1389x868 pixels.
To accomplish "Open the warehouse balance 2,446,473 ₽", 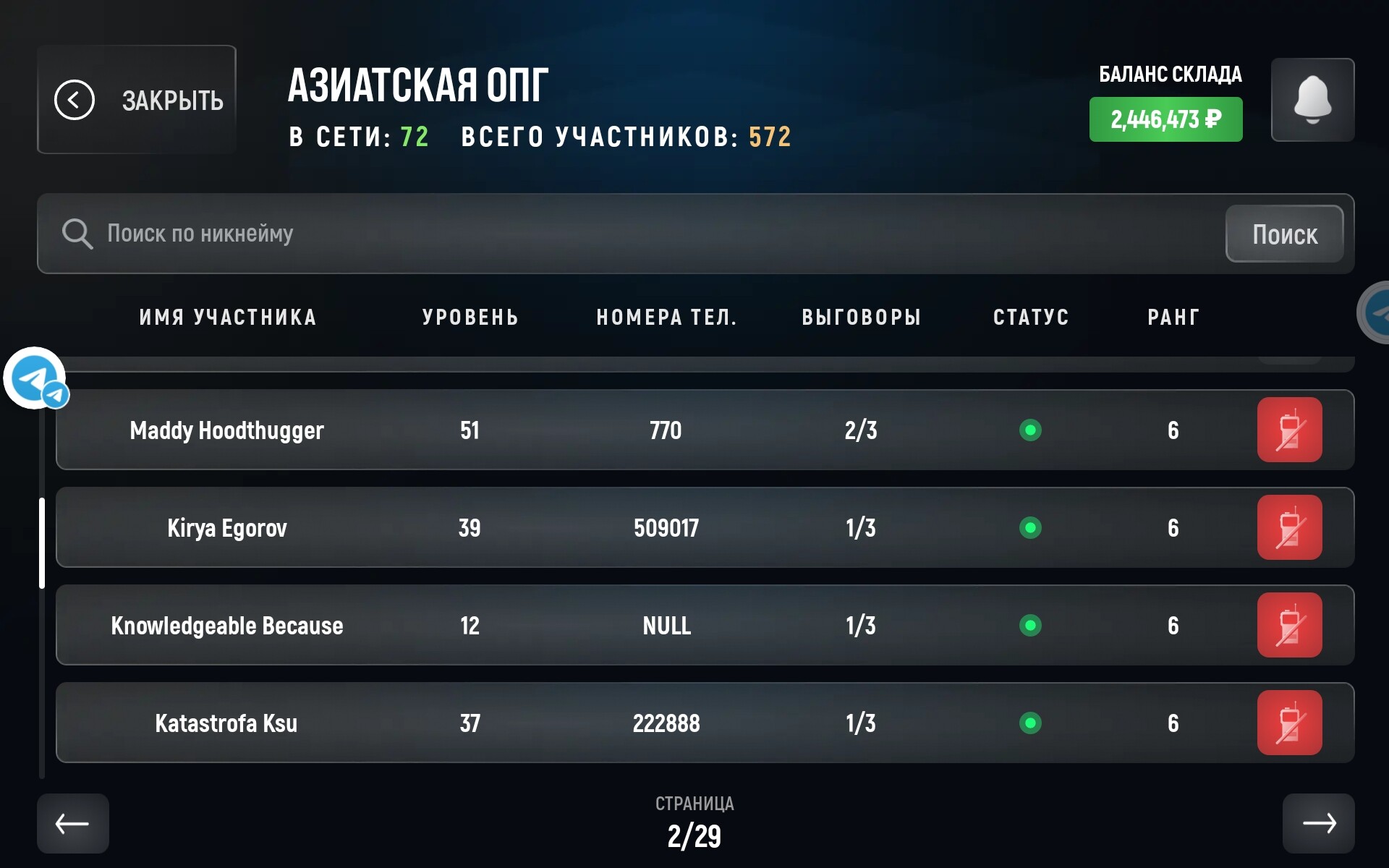I will pyautogui.click(x=1165, y=119).
